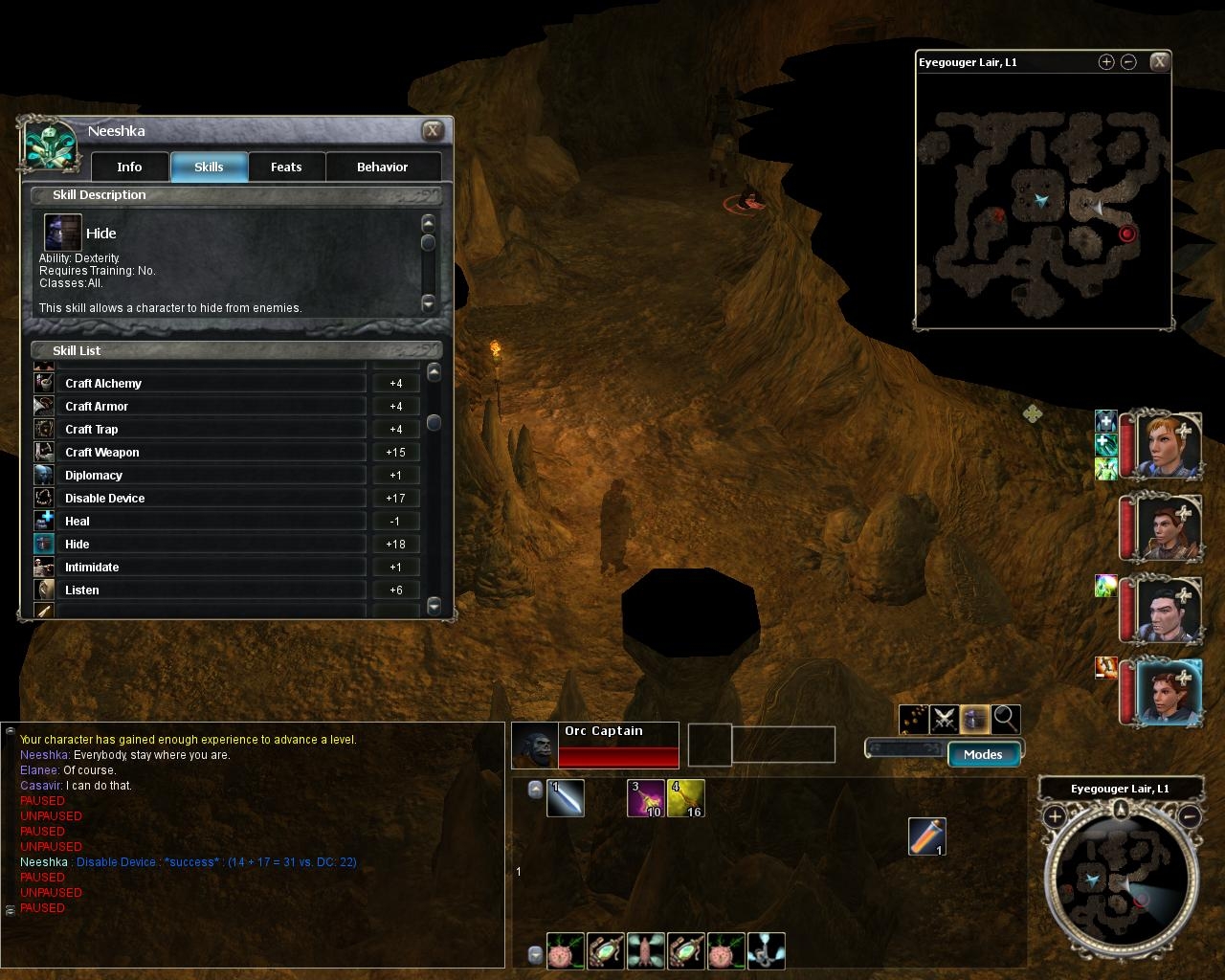Use the yellow hotbar item with 16 charges
Image resolution: width=1225 pixels, height=980 pixels.
[x=685, y=798]
